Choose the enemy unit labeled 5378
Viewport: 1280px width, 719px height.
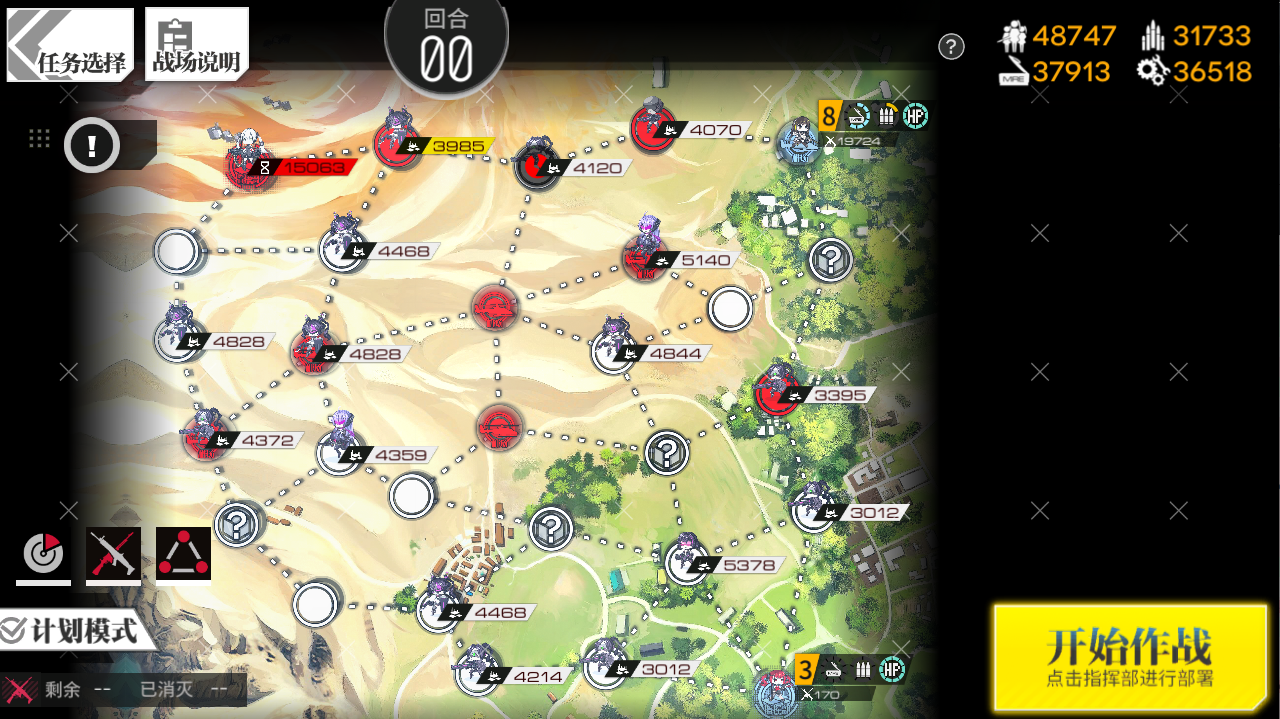tap(686, 562)
